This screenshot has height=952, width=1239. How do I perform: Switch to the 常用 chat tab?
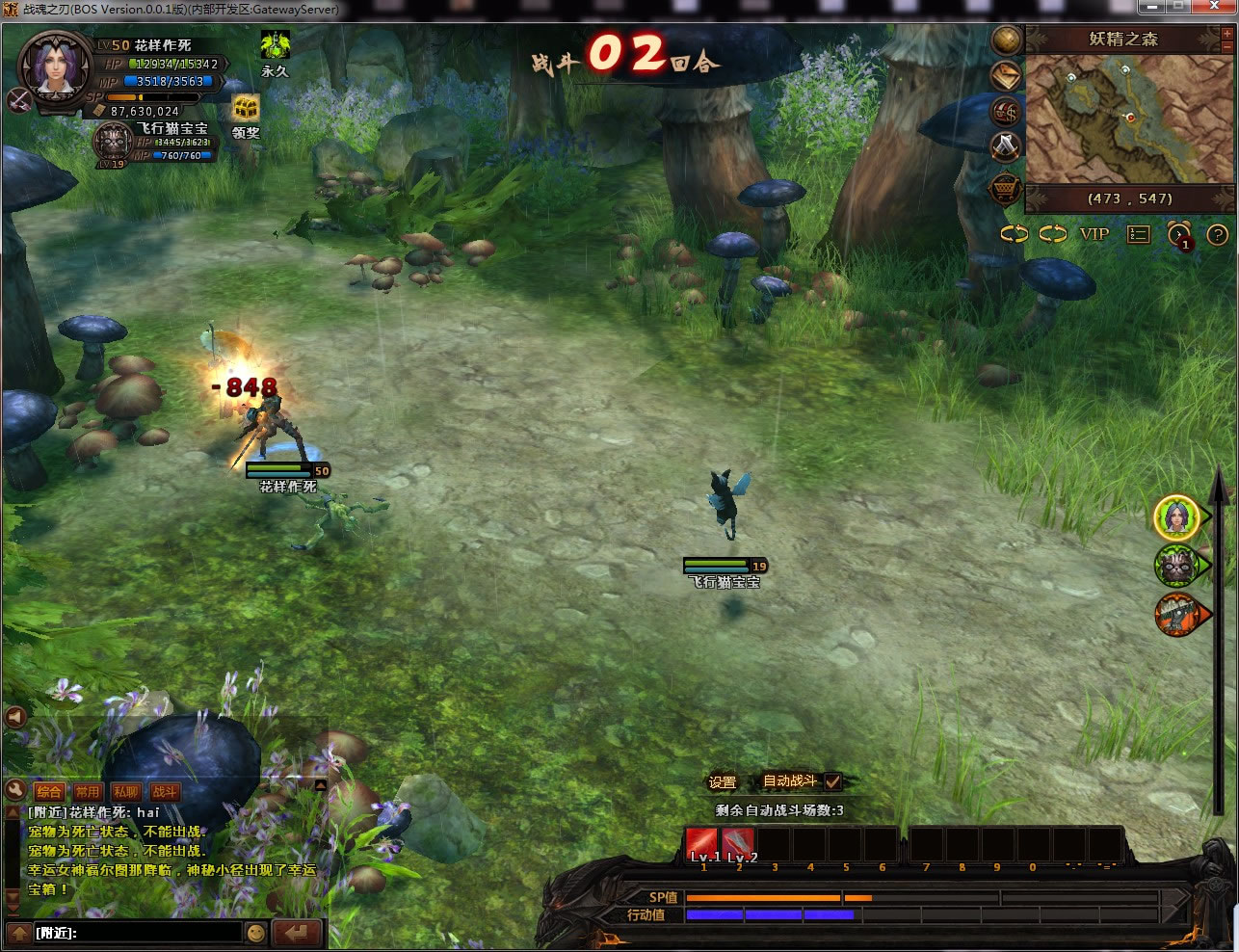88,792
